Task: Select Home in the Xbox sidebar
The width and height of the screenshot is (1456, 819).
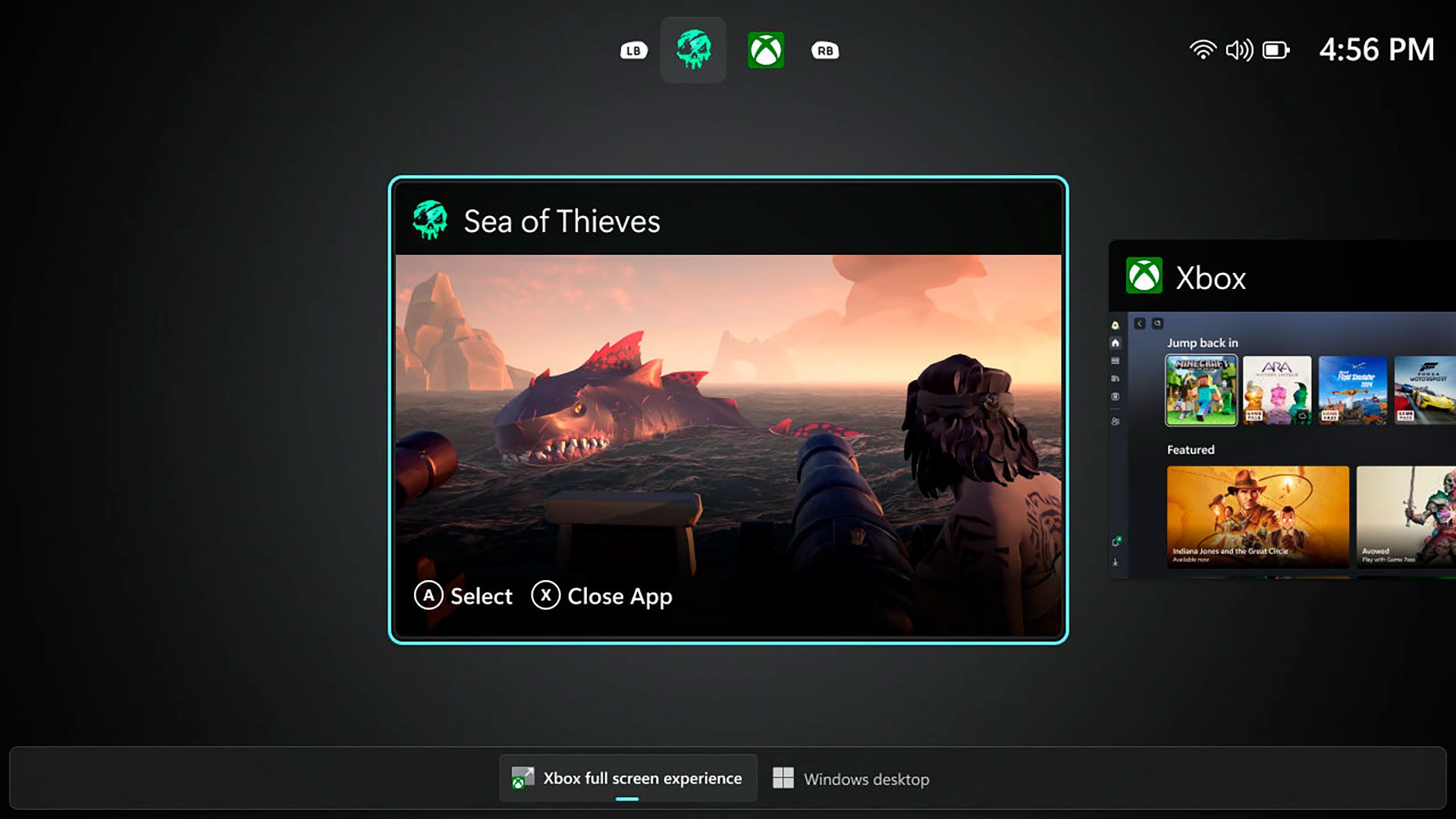Action: tap(1115, 343)
